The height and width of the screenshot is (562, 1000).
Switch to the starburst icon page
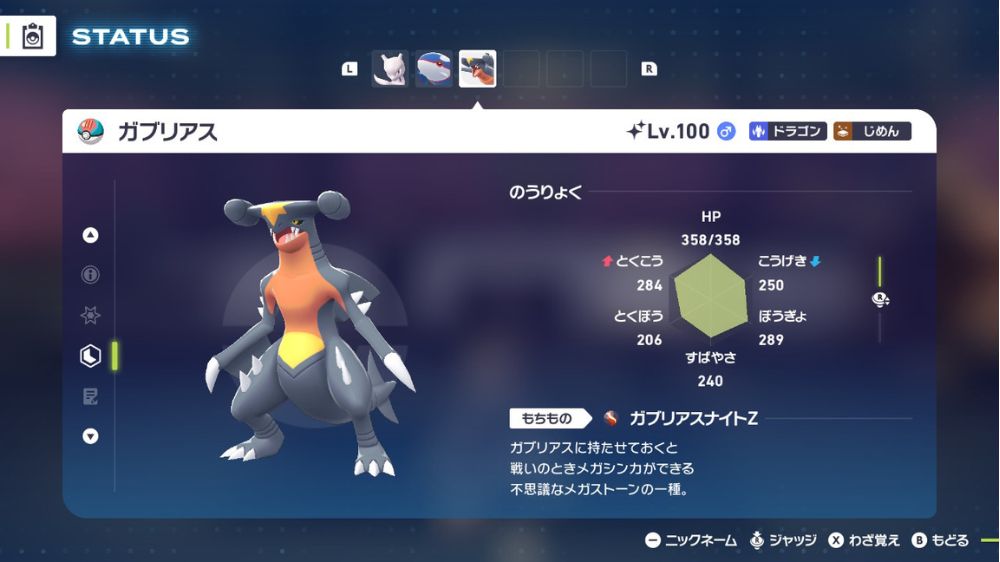click(x=91, y=315)
